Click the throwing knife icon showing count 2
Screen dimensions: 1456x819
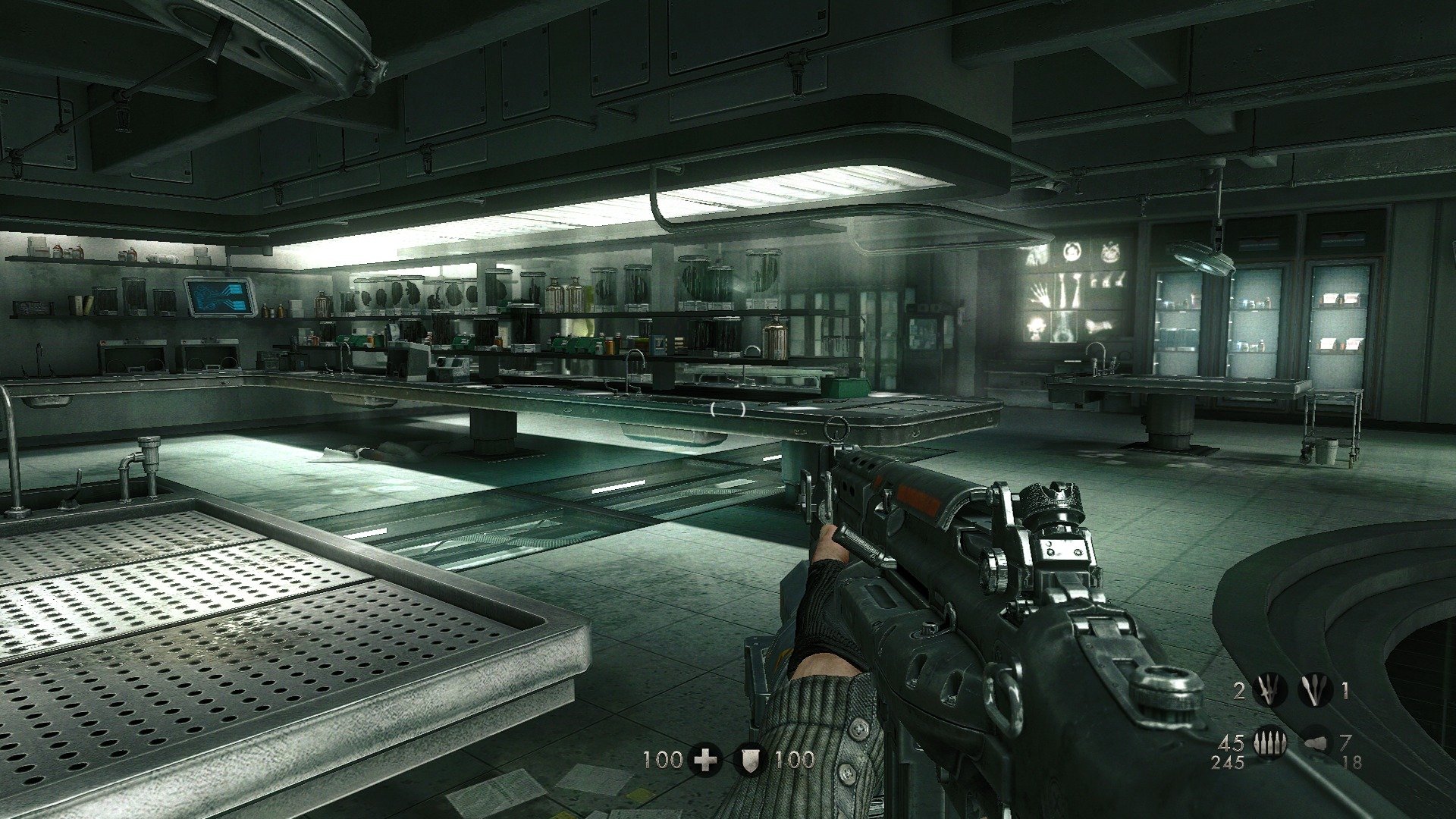[1270, 690]
